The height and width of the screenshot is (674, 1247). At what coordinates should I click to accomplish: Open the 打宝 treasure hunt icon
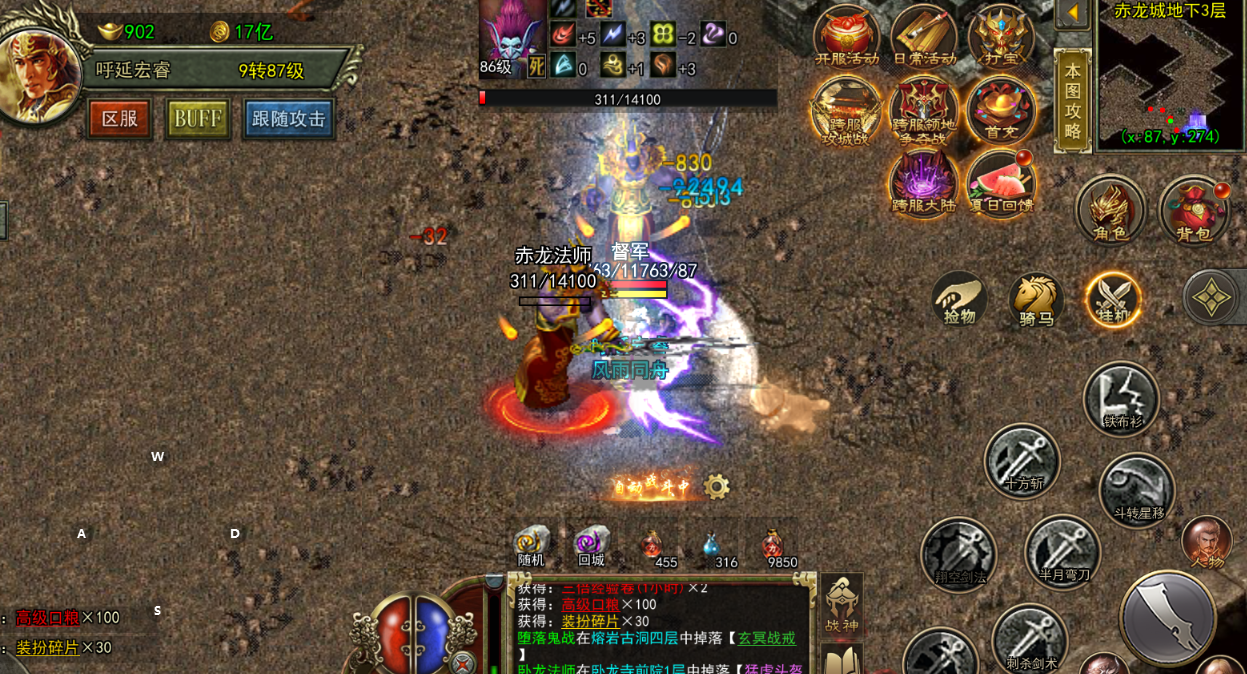(x=1001, y=34)
